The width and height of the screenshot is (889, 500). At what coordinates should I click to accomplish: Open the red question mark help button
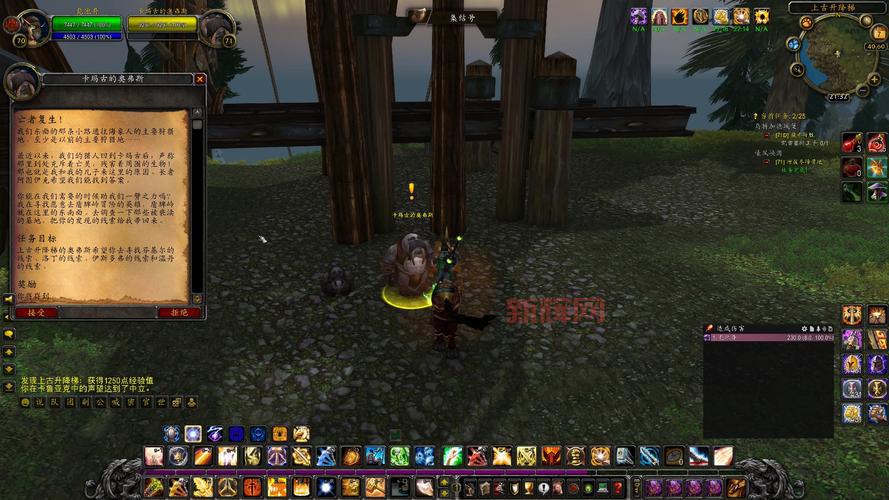[619, 487]
